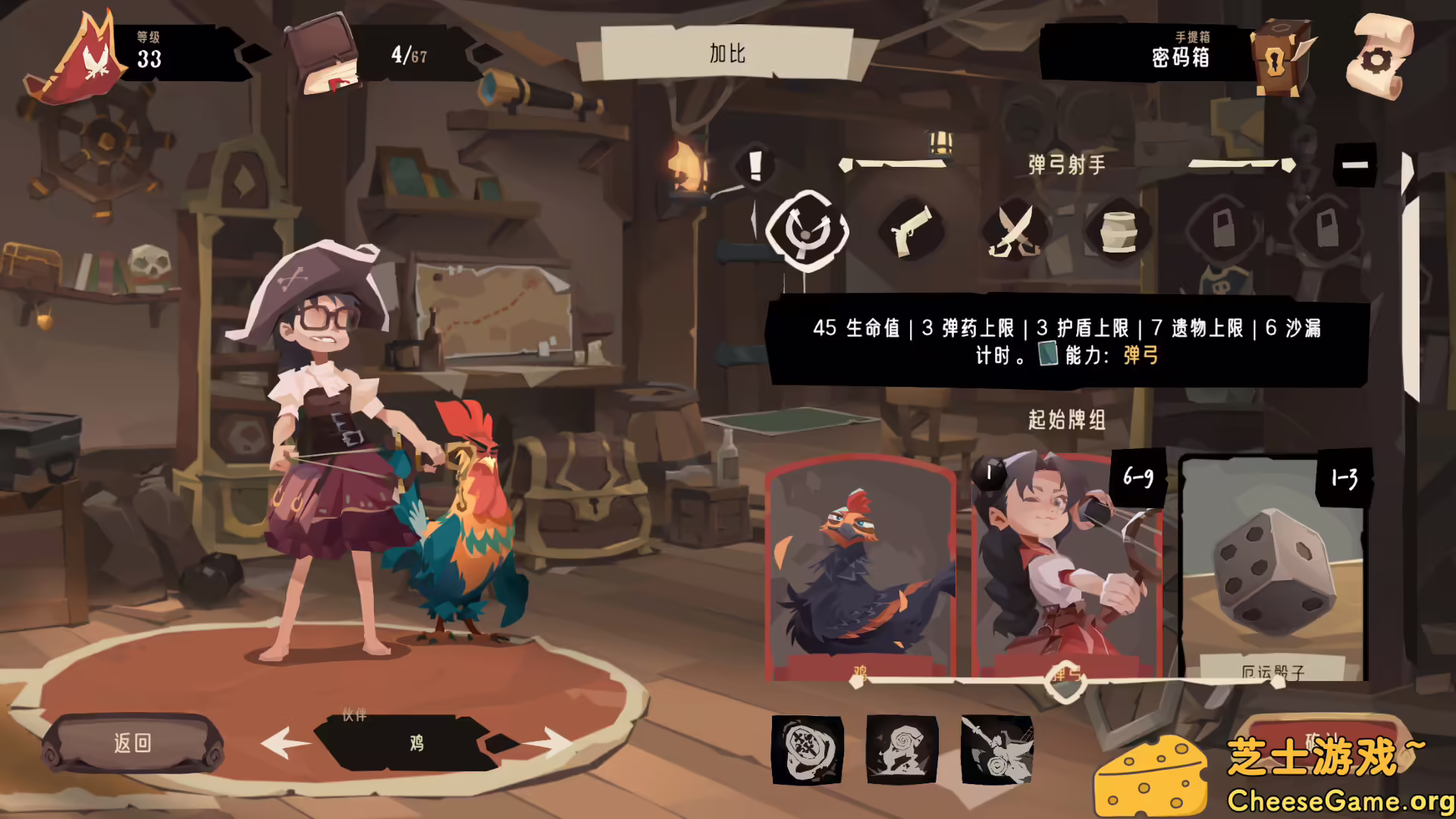Click the 加比 character name banner

[x=726, y=54]
